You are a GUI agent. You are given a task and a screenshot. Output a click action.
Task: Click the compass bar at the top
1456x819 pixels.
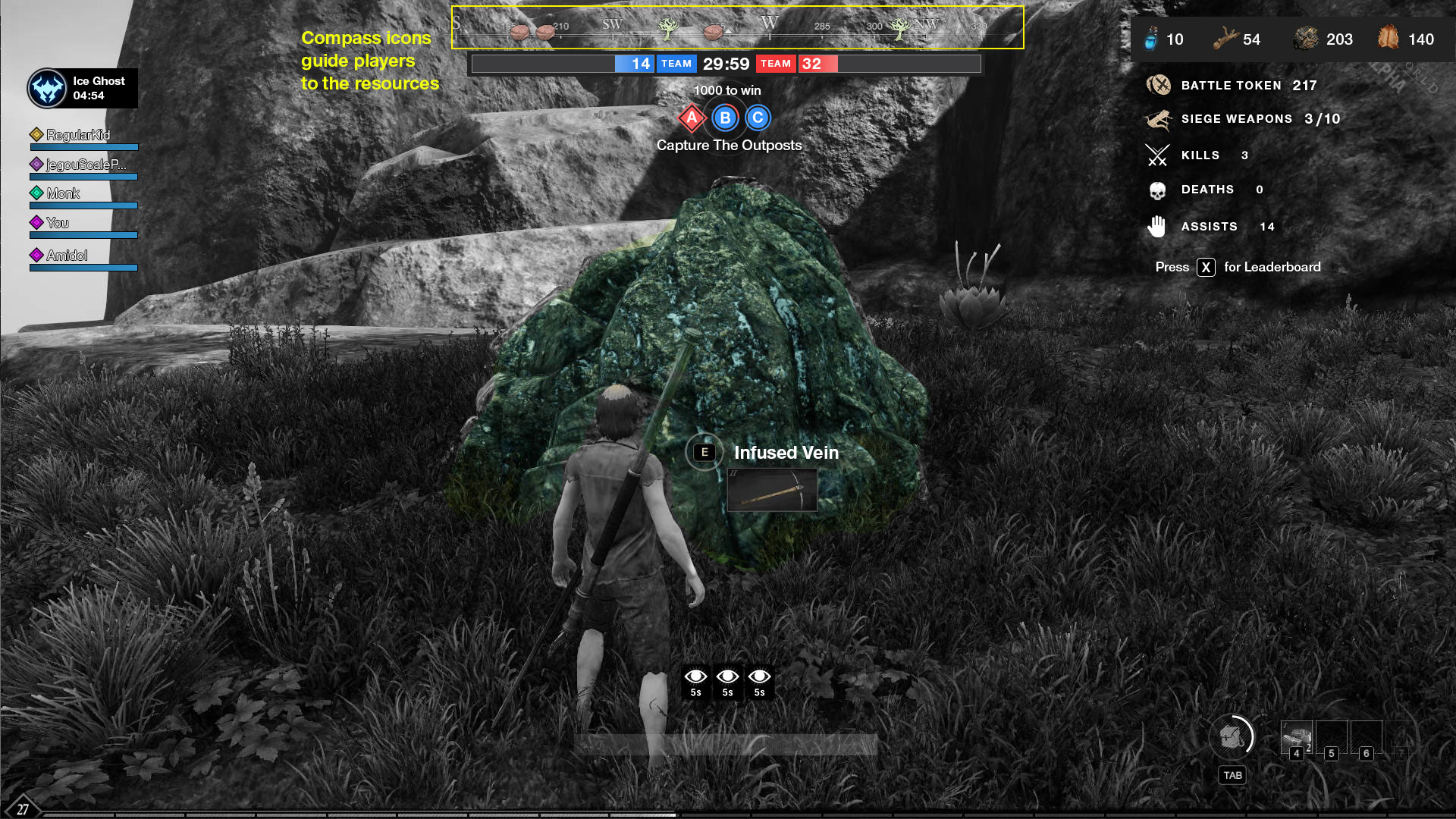(x=737, y=27)
